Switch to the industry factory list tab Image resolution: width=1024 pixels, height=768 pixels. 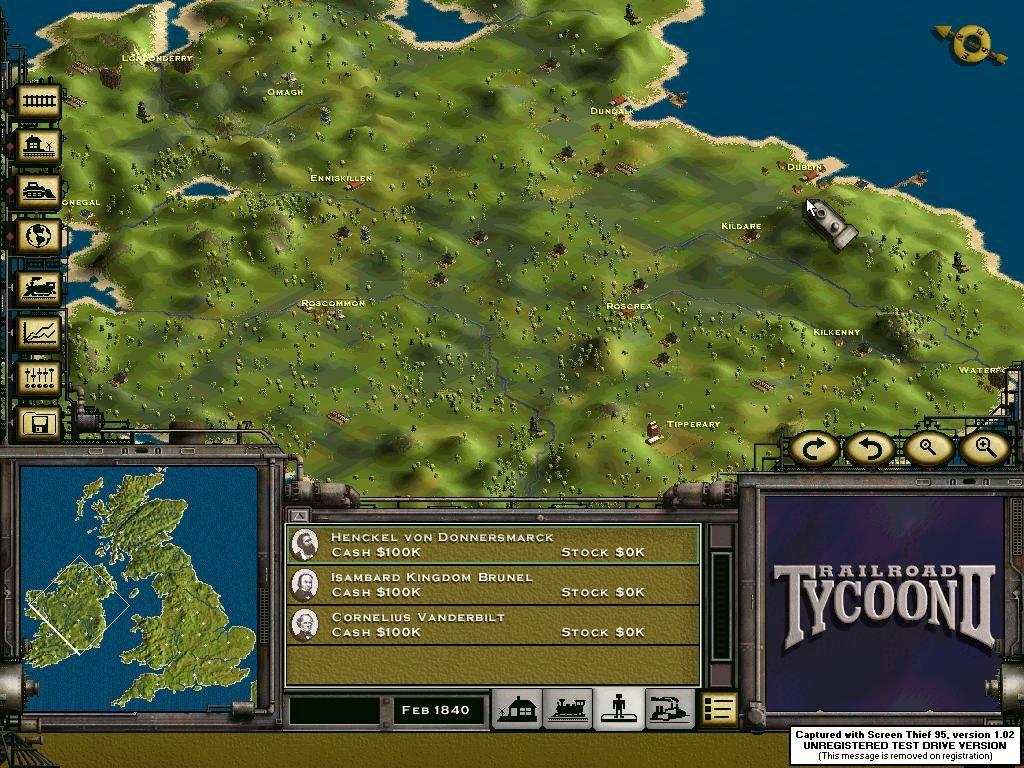click(669, 709)
